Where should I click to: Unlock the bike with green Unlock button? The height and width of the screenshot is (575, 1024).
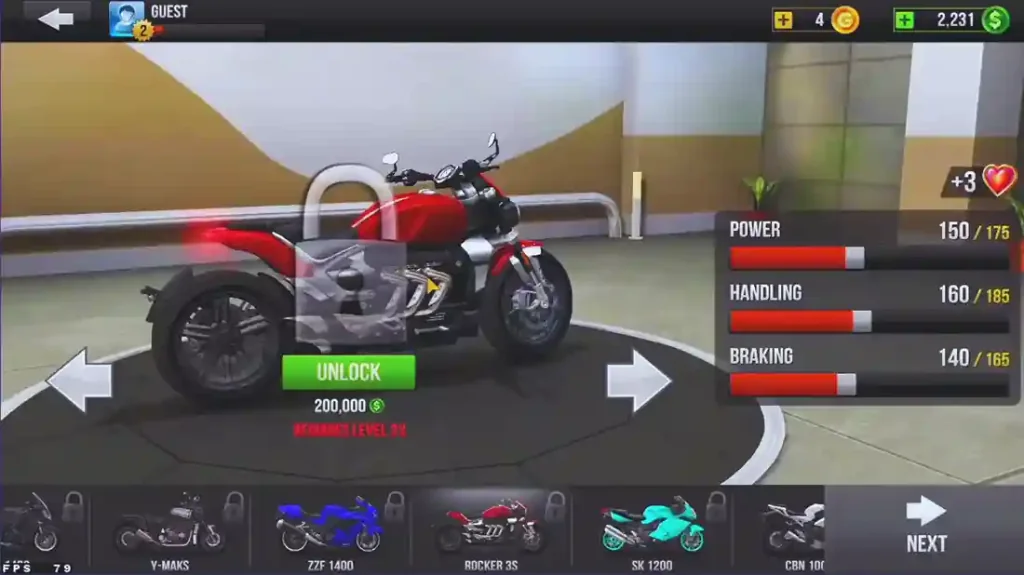coord(348,372)
